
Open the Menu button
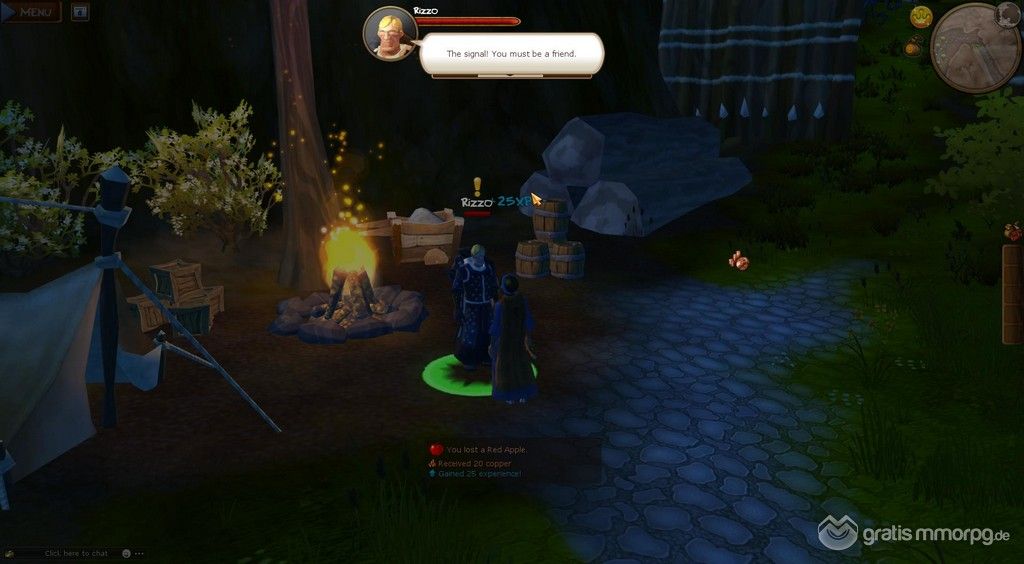(32, 12)
